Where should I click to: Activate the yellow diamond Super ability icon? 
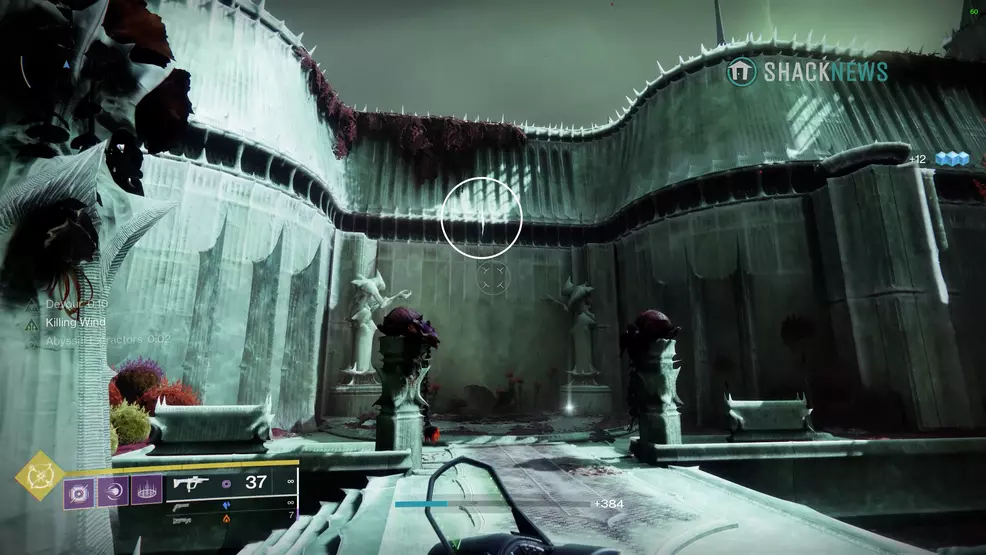coord(41,475)
